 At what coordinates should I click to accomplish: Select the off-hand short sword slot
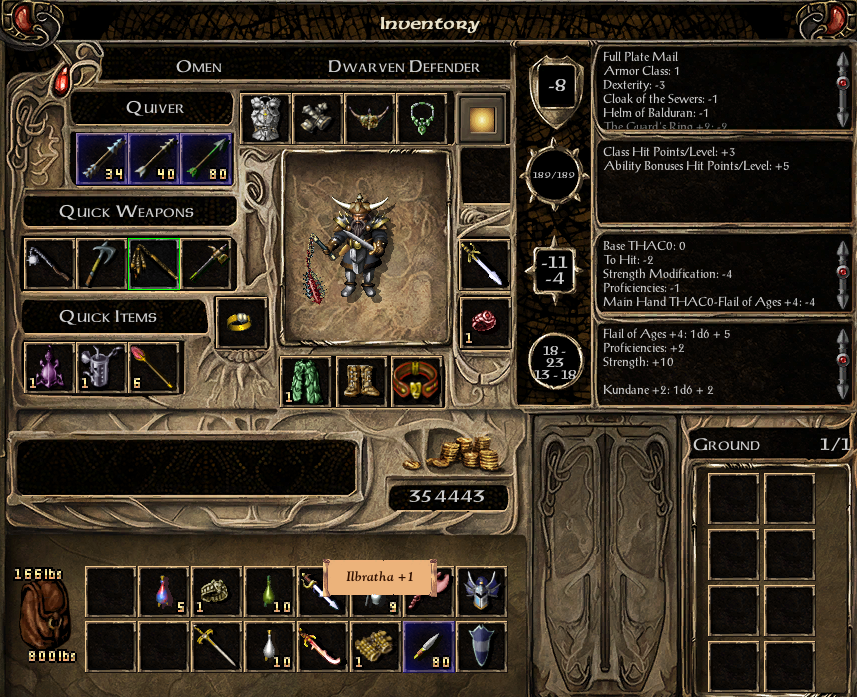tap(484, 263)
